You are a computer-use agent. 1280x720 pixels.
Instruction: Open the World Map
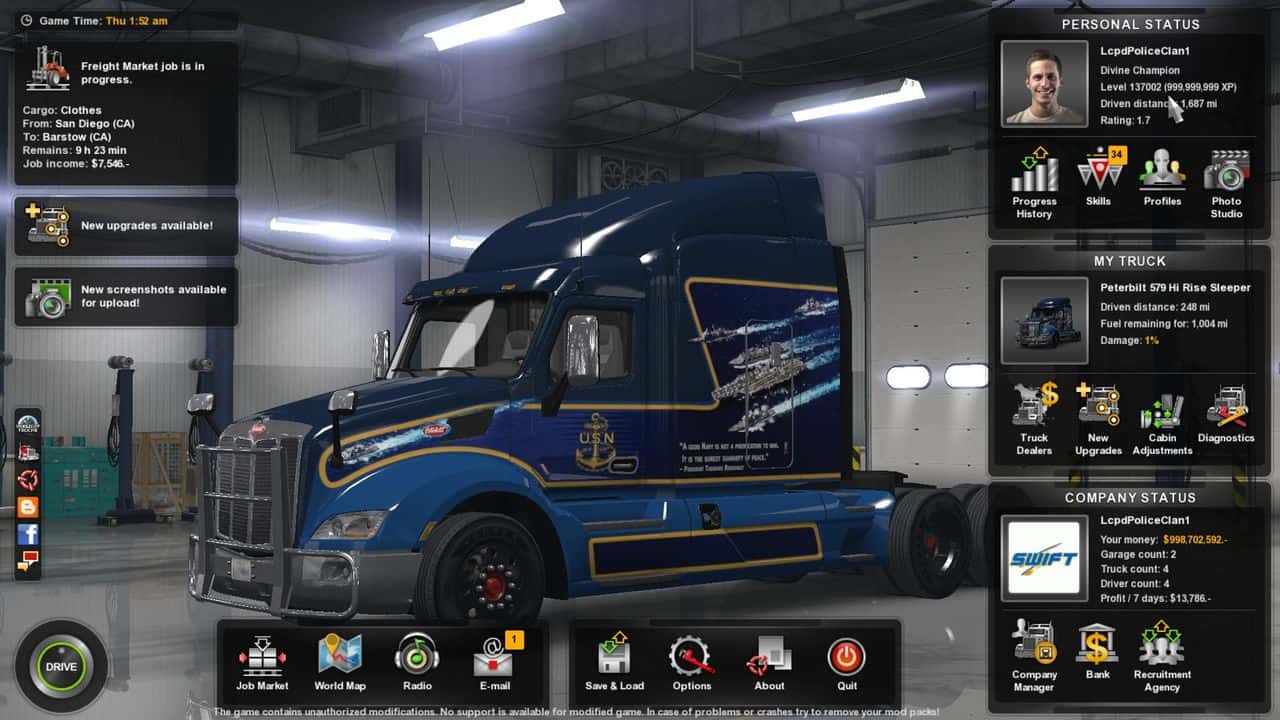340,662
